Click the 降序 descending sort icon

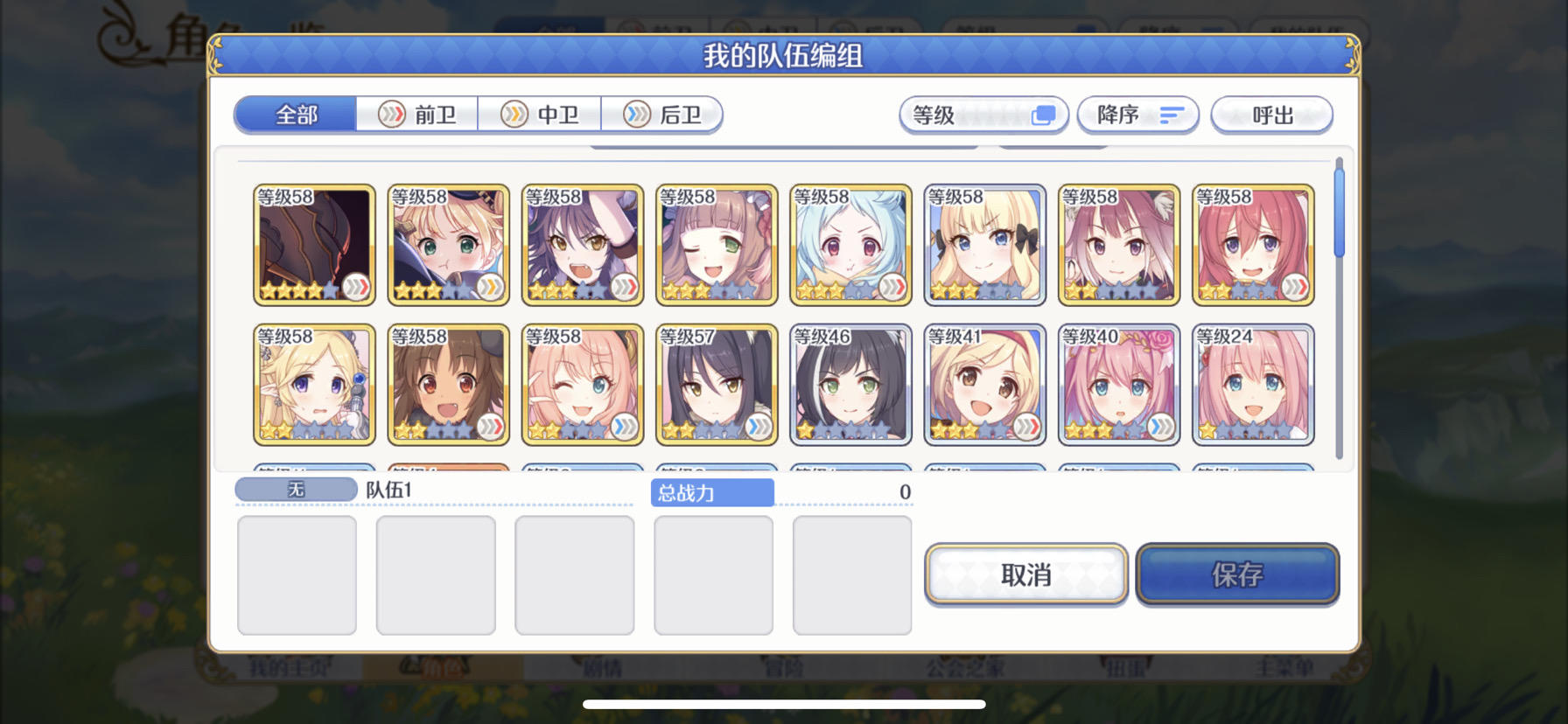[x=1138, y=115]
